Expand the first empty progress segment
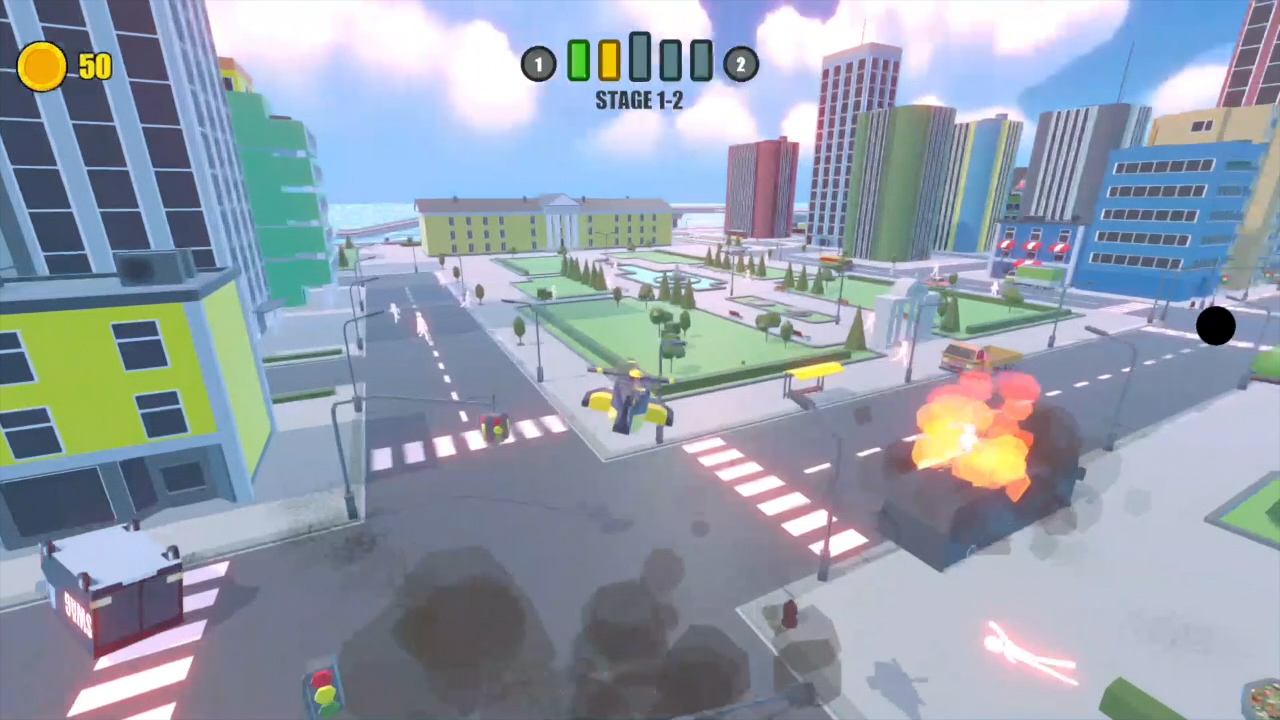The image size is (1280, 720). (671, 62)
